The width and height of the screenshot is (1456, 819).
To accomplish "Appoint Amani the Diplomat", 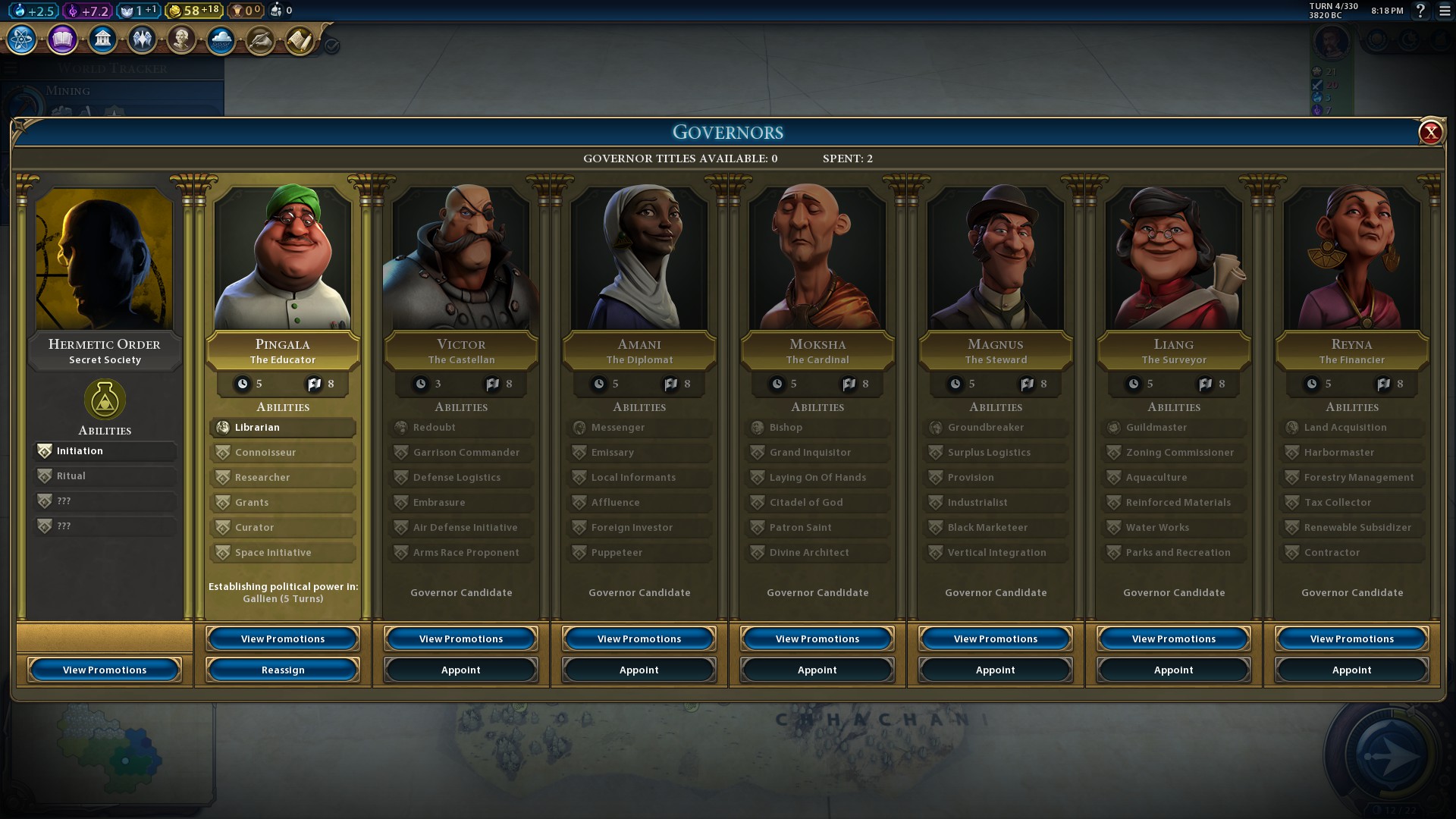I will [639, 670].
